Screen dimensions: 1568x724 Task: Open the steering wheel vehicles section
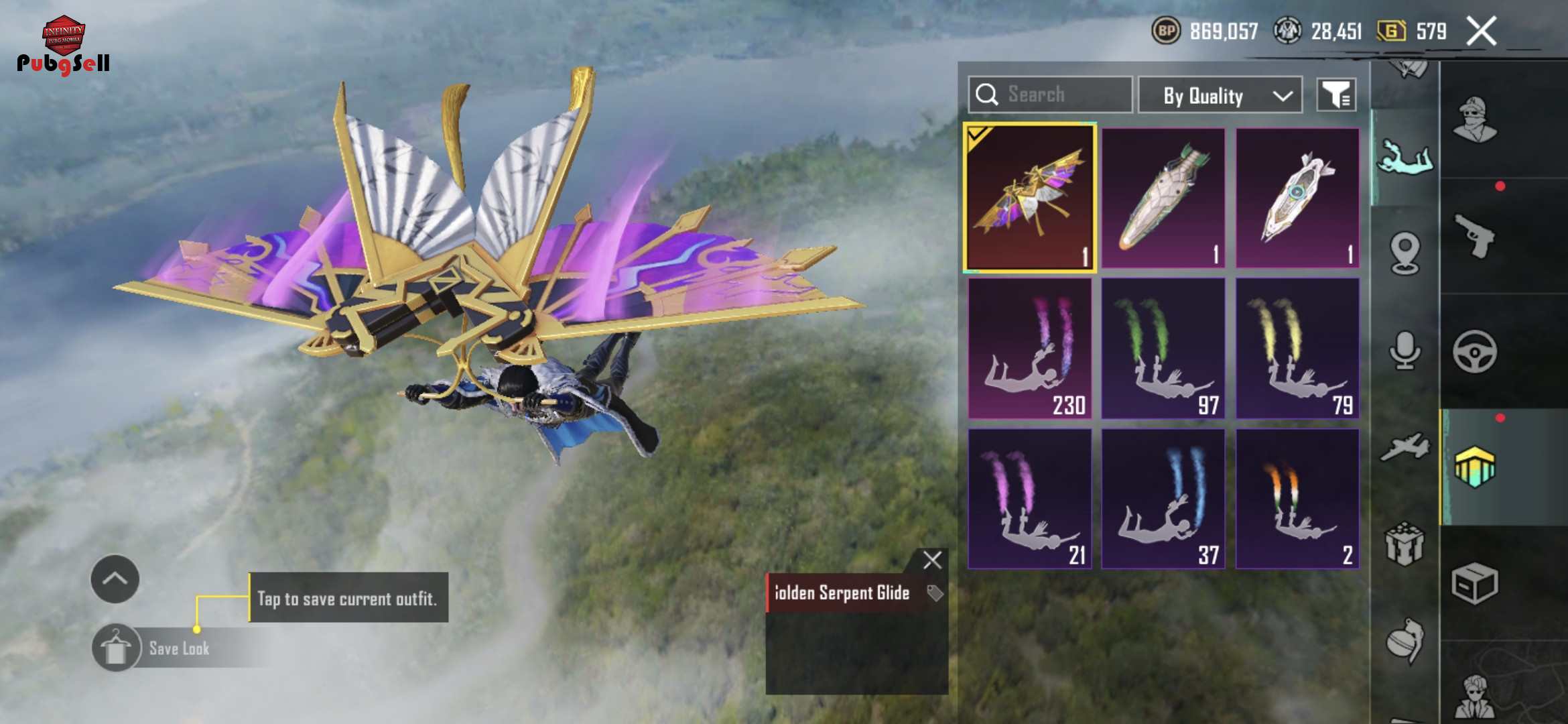1474,351
